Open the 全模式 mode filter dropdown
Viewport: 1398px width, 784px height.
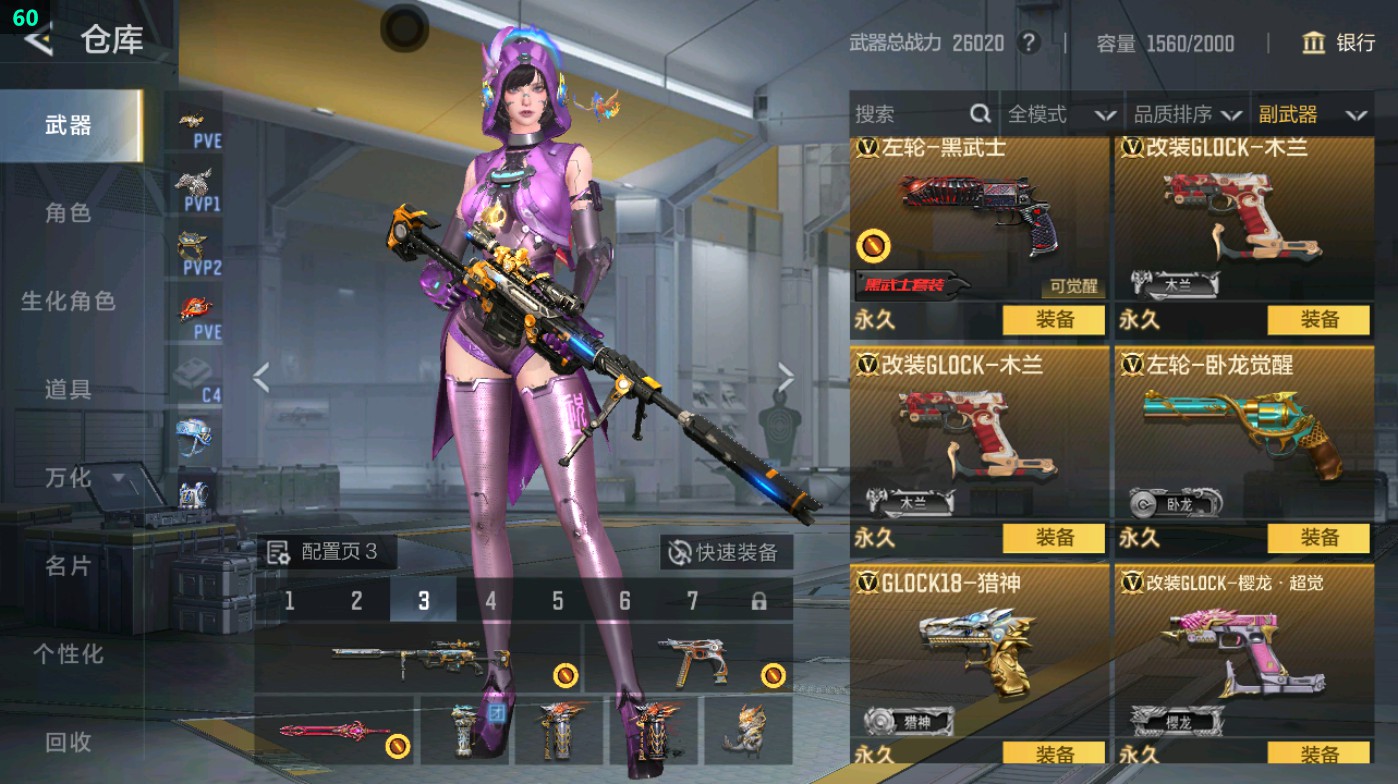click(1060, 115)
